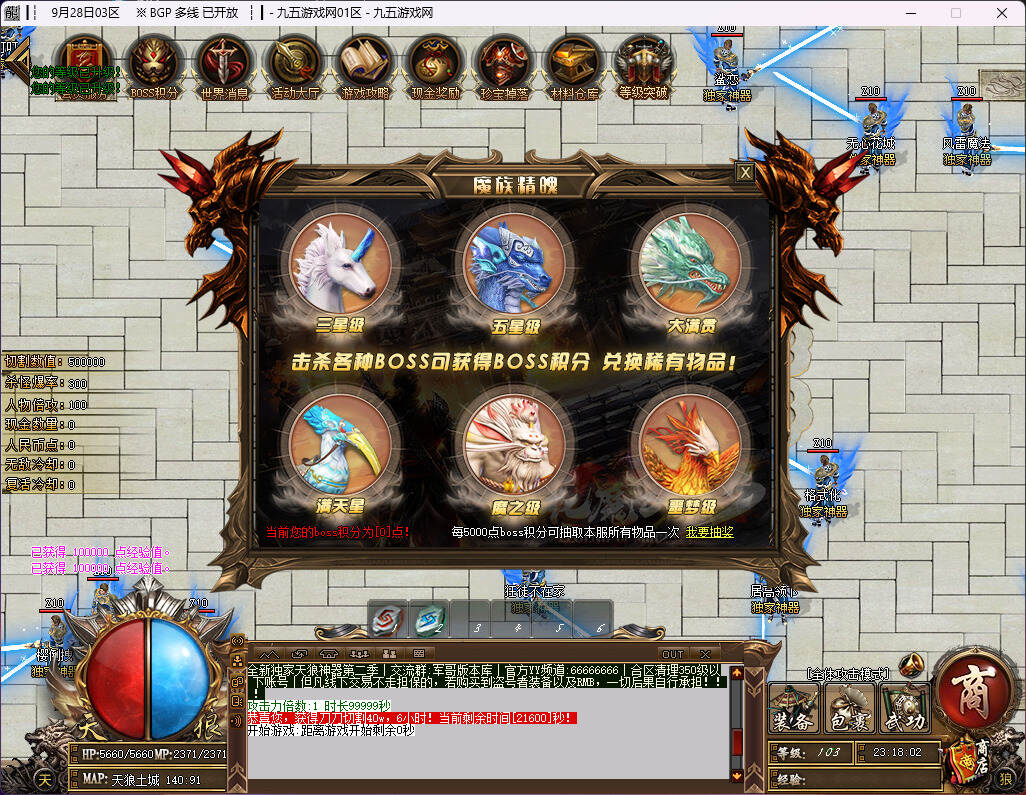
Task: Open the 包裹 inventory bag
Action: click(849, 709)
